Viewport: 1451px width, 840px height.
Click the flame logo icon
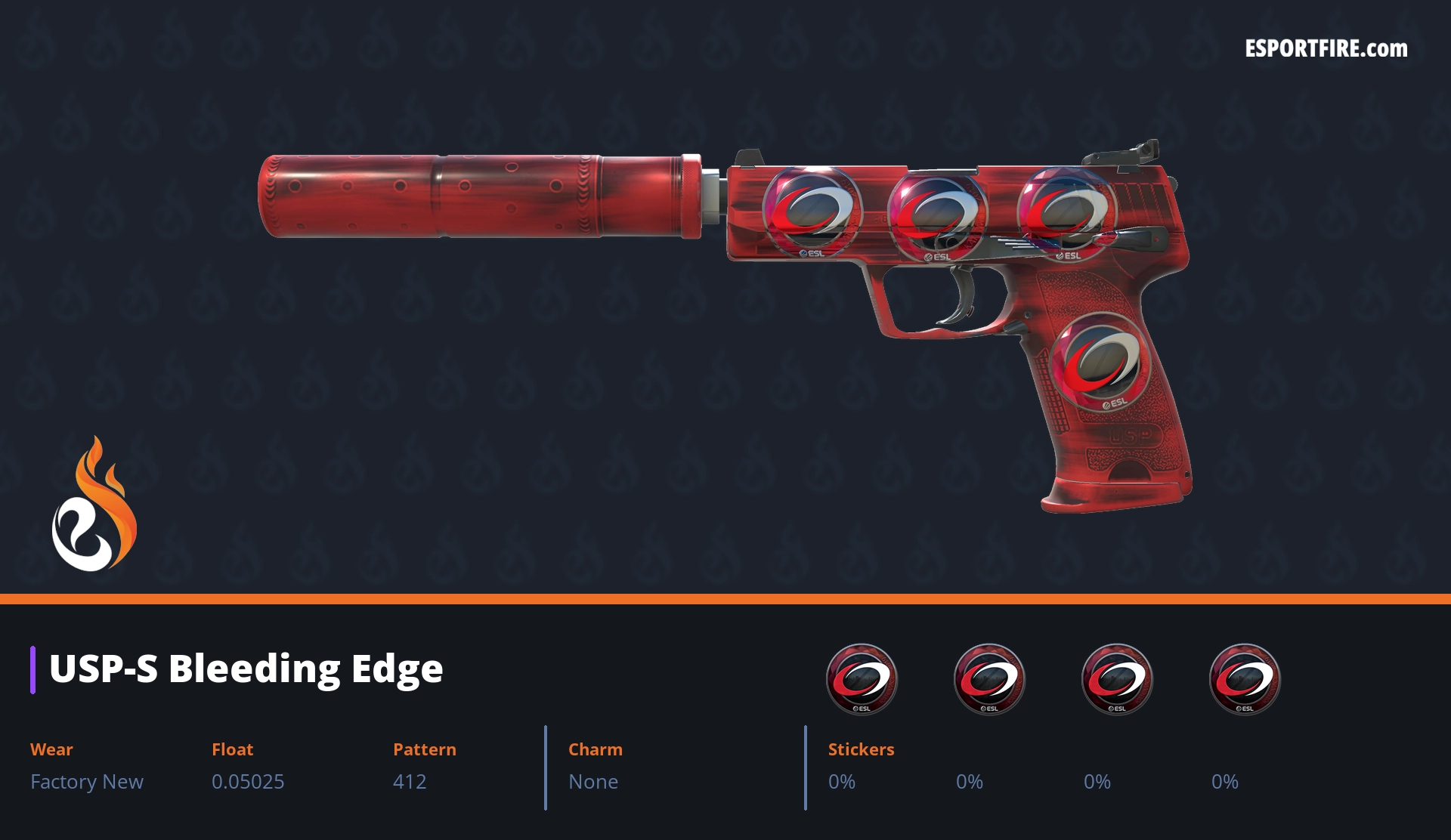pyautogui.click(x=94, y=505)
